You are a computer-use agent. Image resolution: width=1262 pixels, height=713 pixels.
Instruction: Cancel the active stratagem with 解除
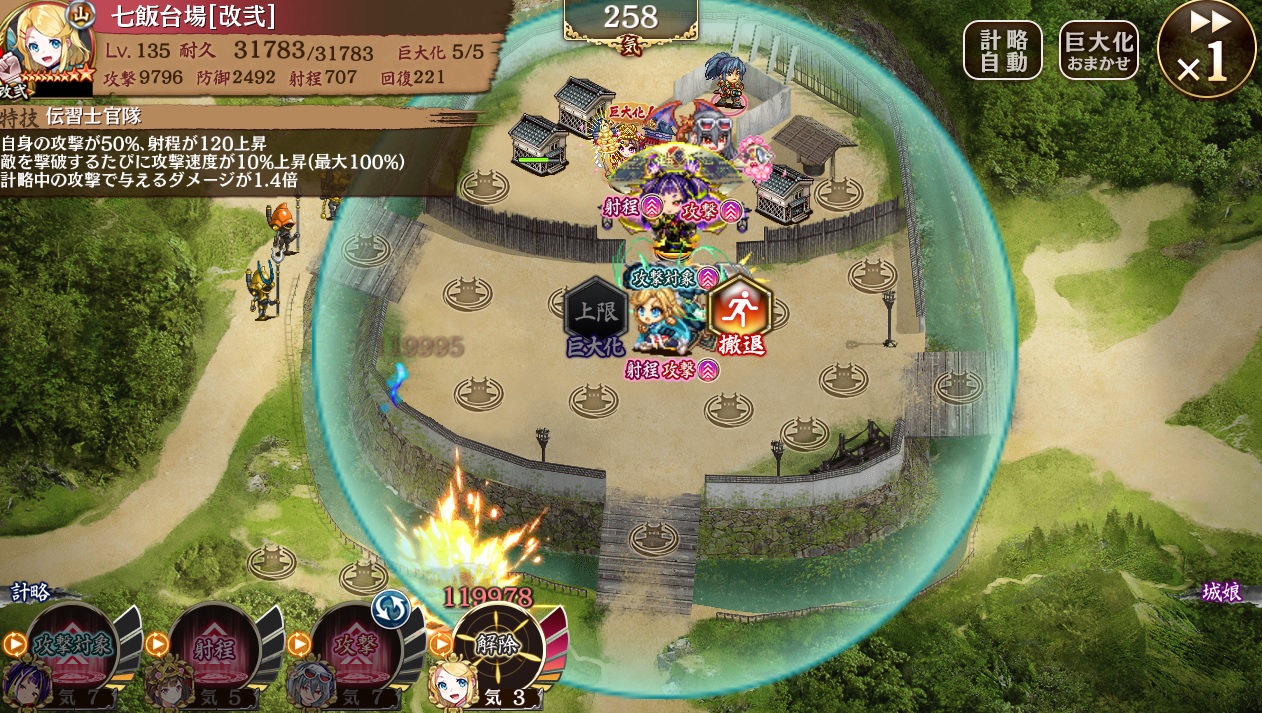[497, 645]
